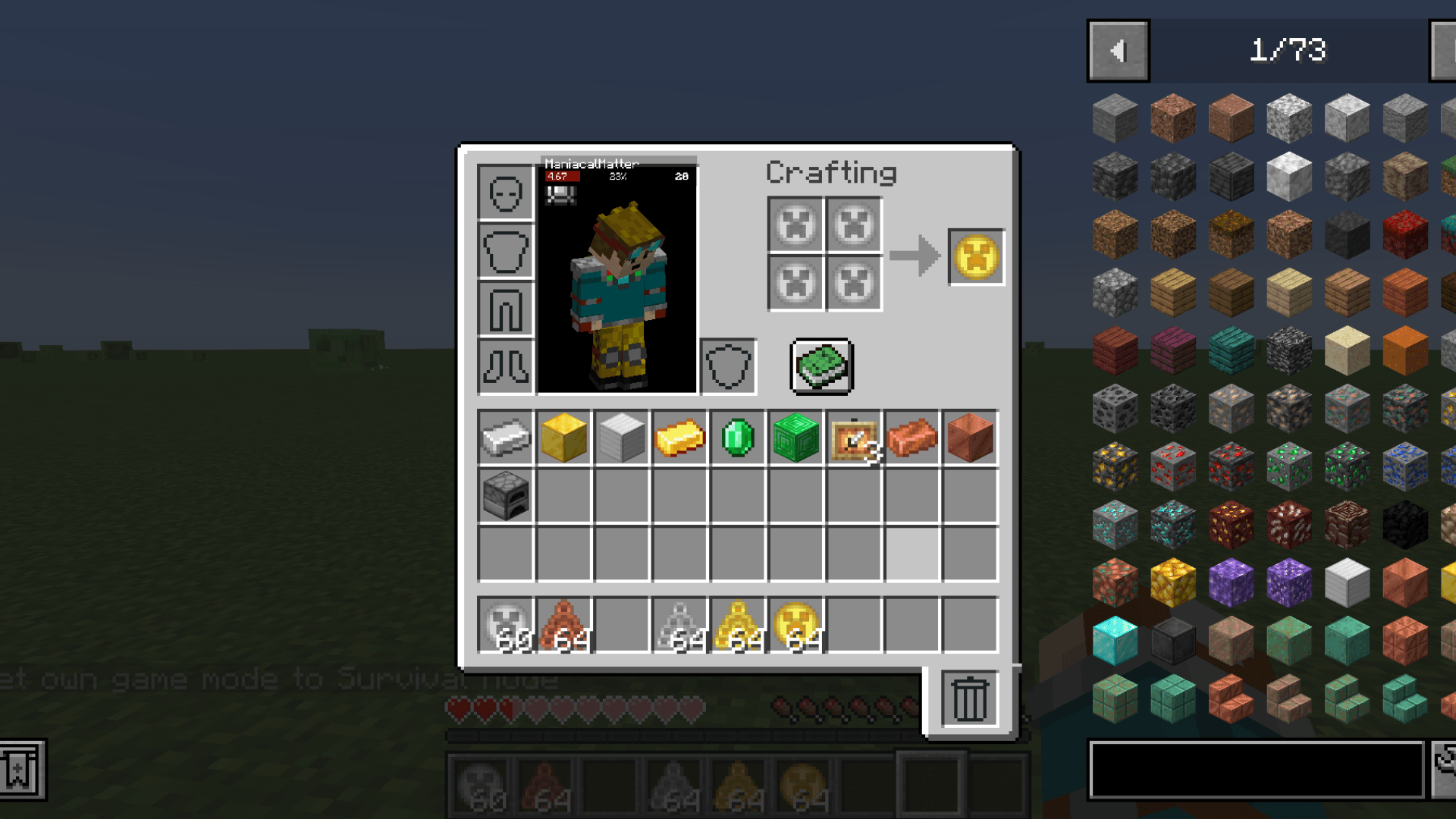Select the gold block in the inventory
Viewport: 1456px width, 819px height.
tap(563, 438)
